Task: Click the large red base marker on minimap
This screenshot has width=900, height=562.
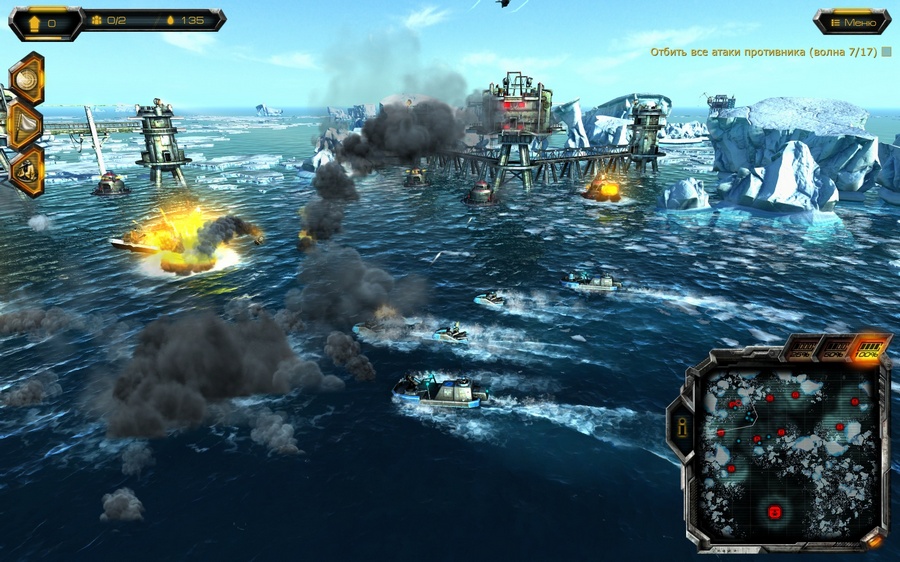Action: (774, 512)
